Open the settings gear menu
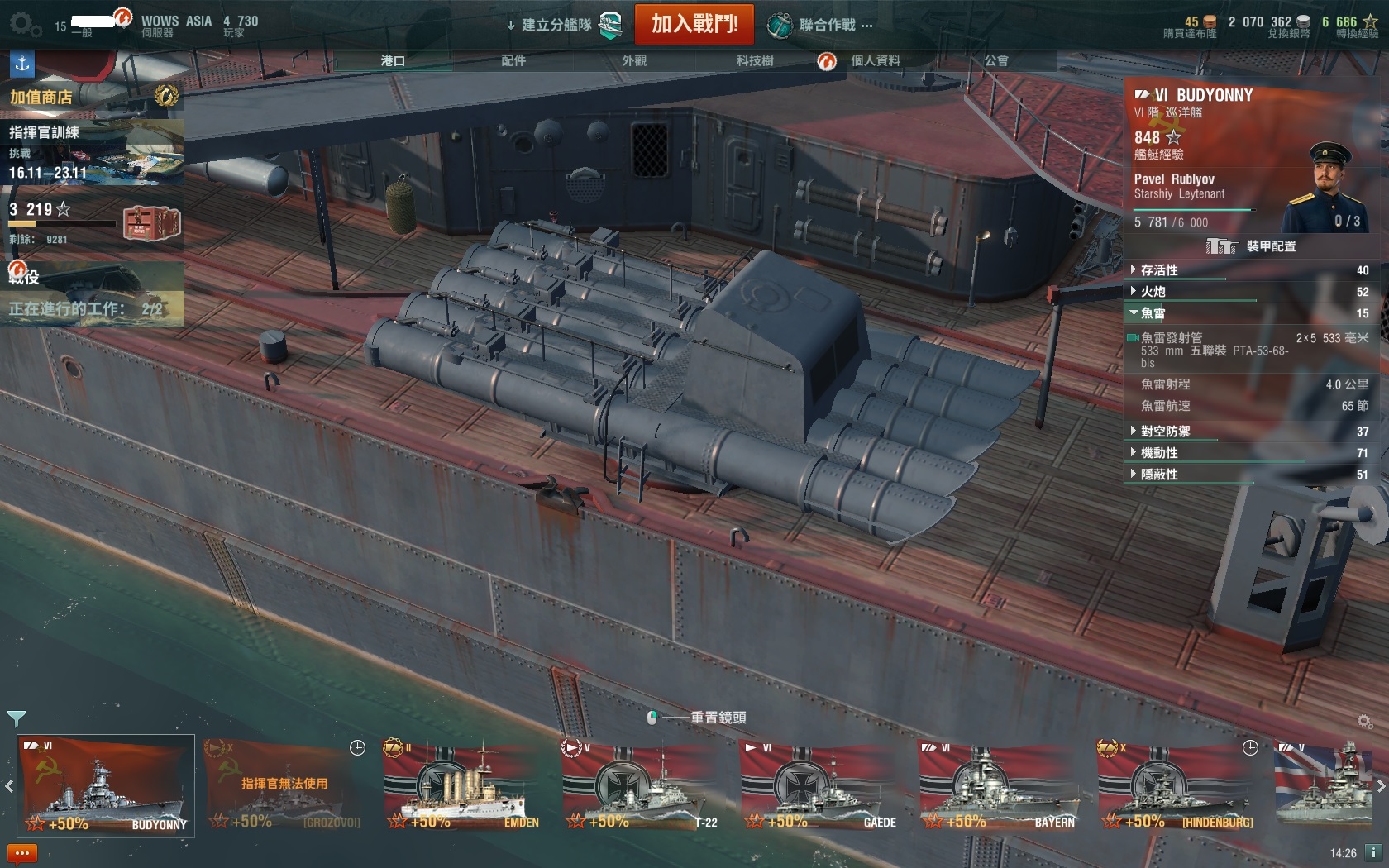 24,25
